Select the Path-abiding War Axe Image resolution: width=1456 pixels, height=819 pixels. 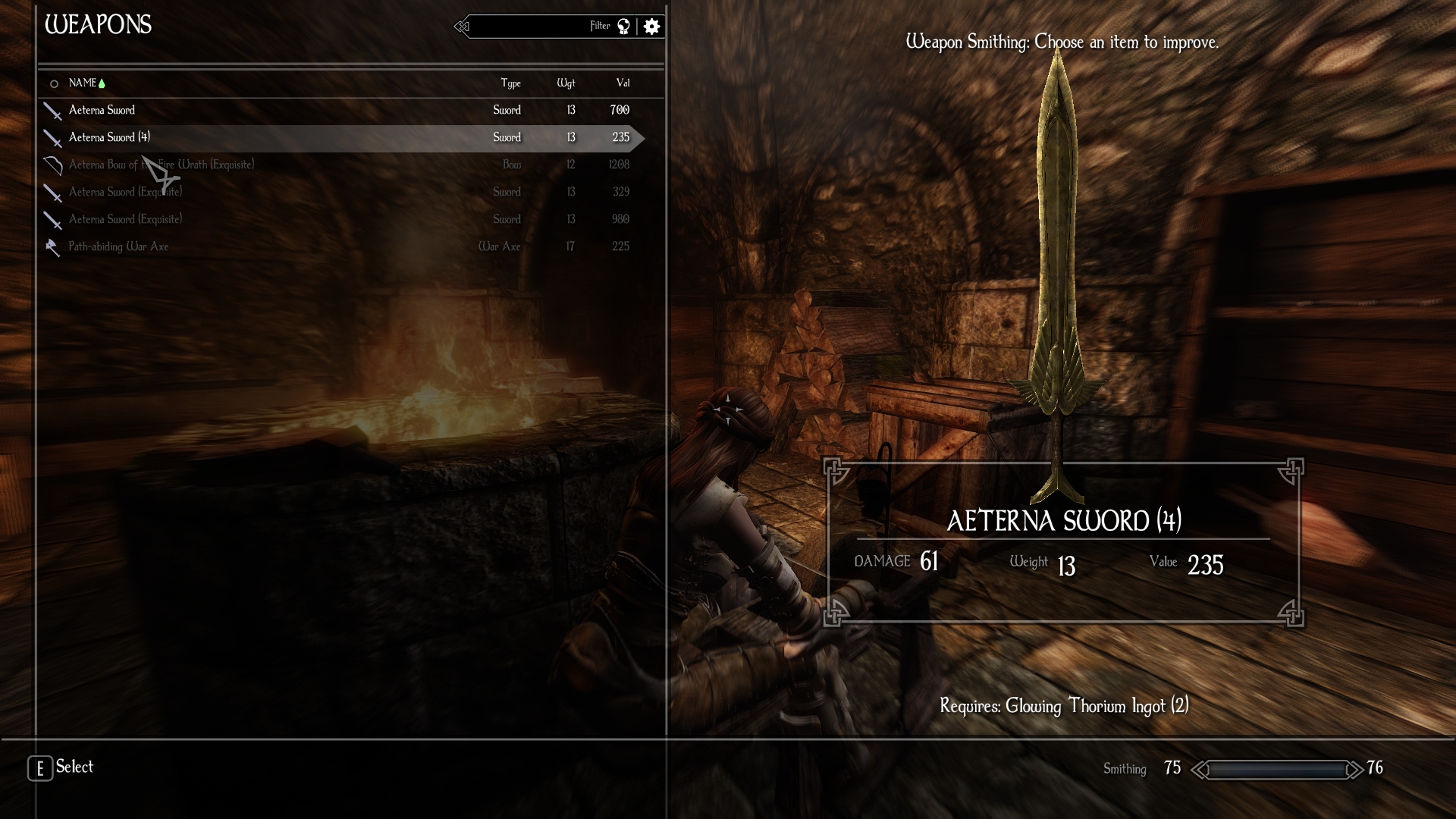(x=118, y=246)
